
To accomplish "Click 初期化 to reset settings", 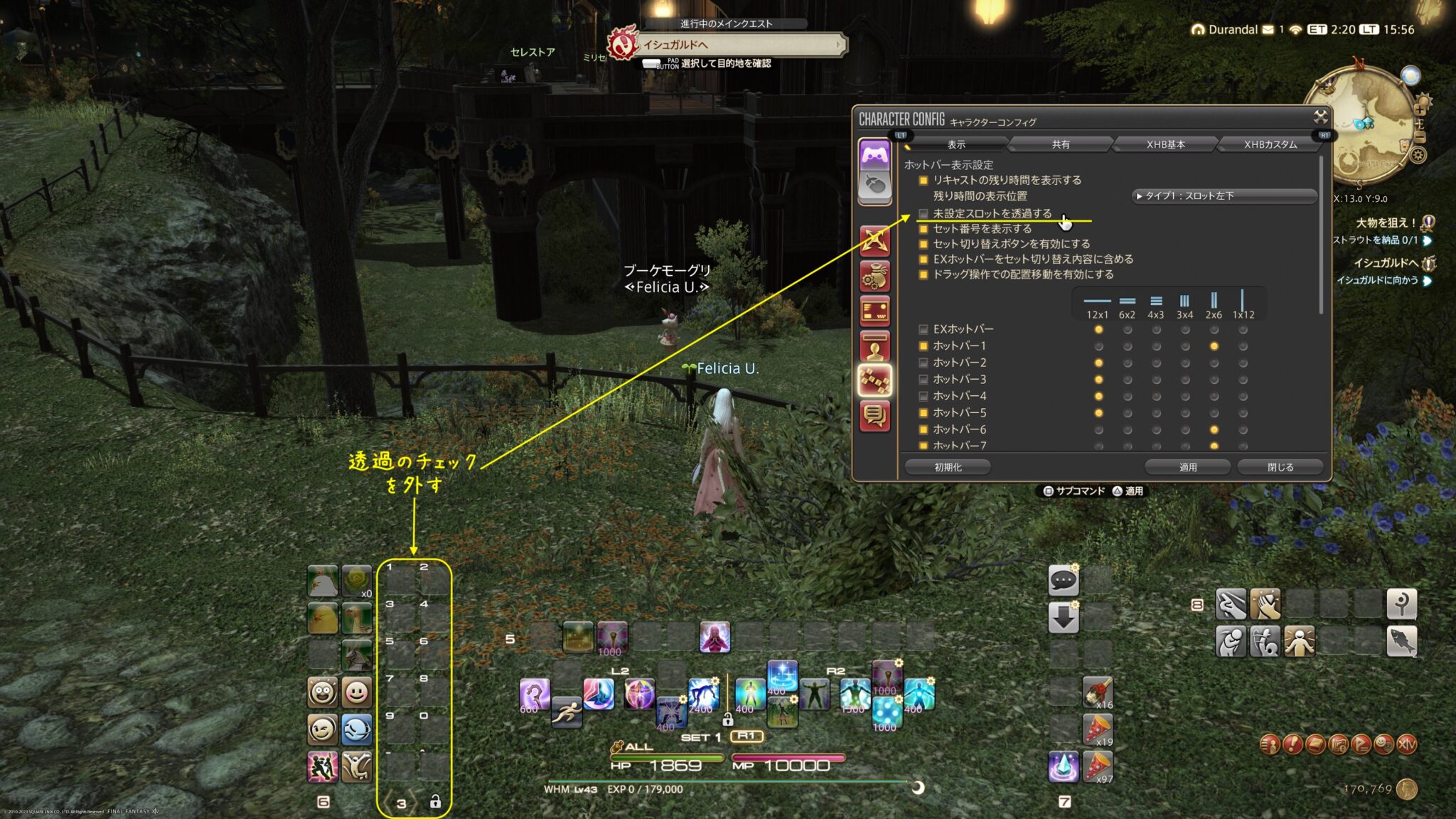I will click(948, 467).
